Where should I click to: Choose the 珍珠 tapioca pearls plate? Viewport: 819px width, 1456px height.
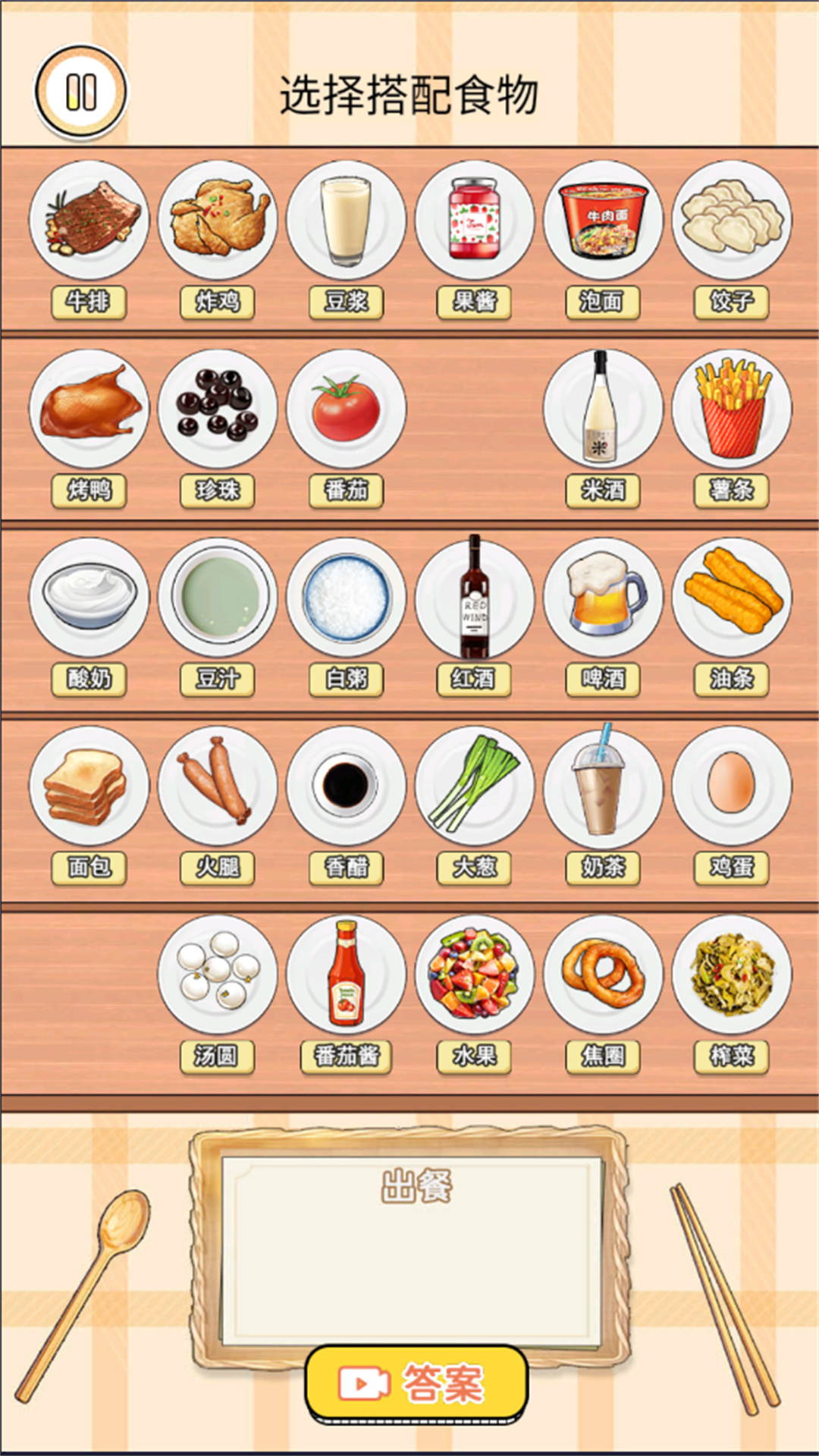(x=218, y=409)
